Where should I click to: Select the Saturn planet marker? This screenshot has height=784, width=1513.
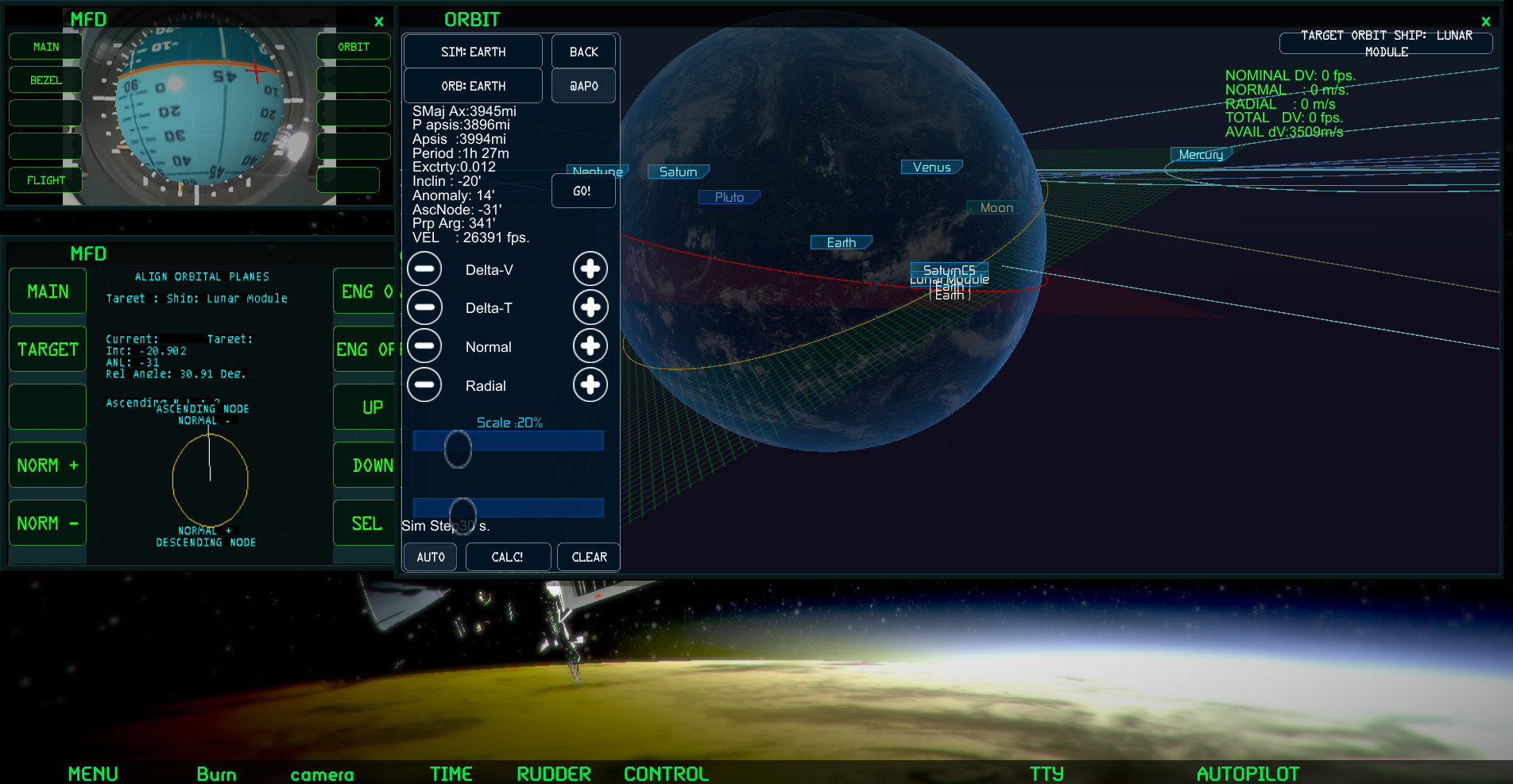pos(677,171)
